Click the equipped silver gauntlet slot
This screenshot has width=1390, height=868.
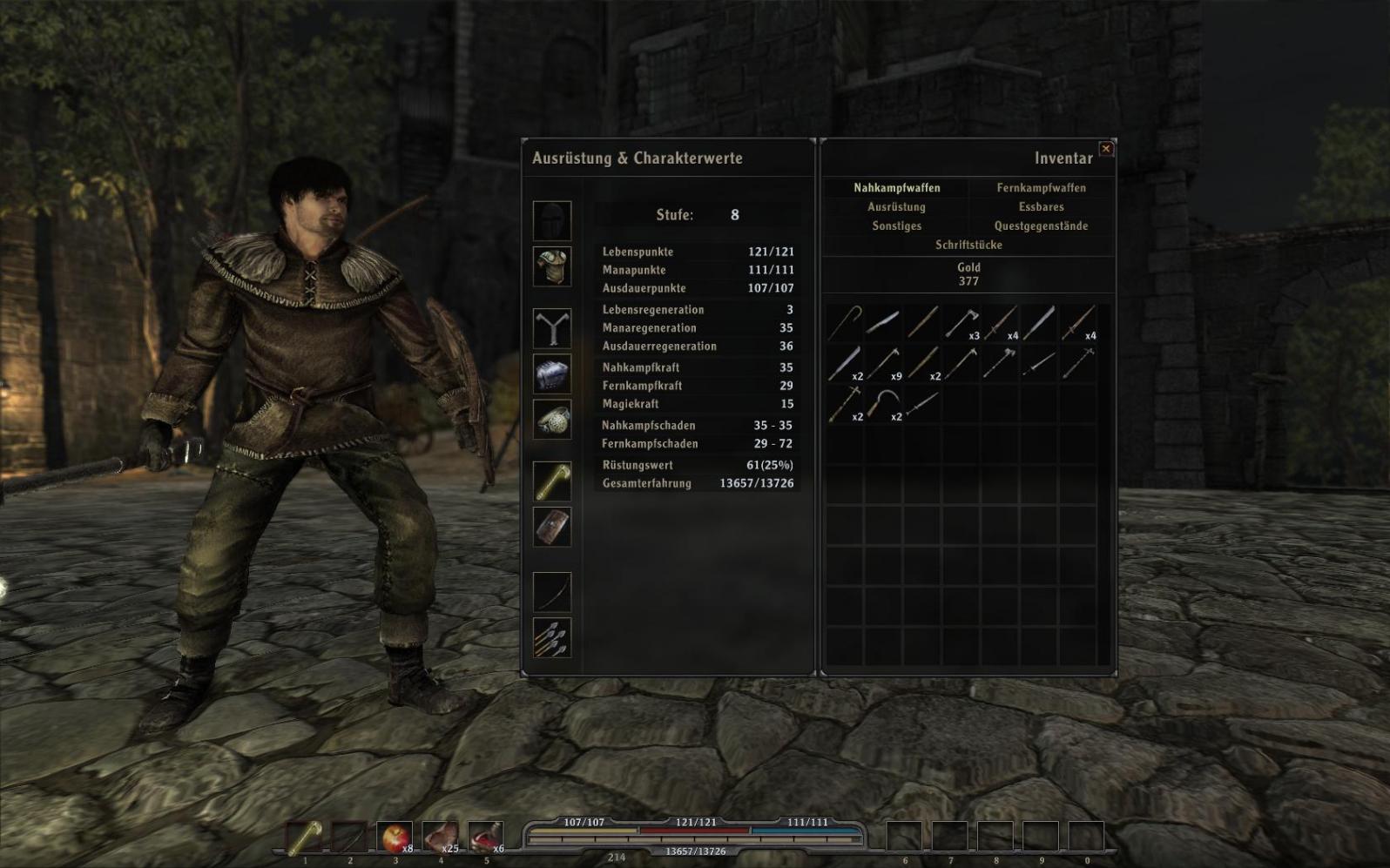[x=552, y=374]
